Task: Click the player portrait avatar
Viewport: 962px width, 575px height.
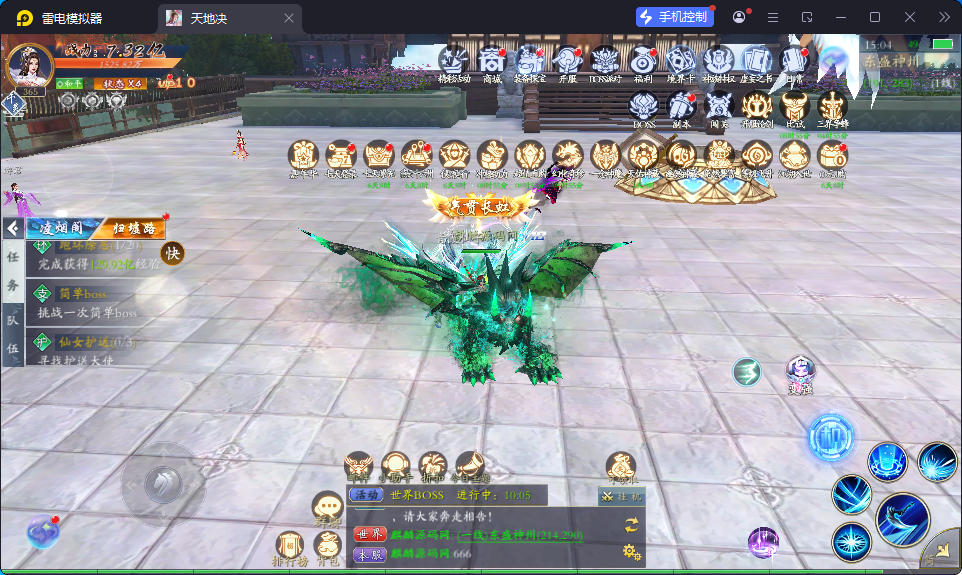Action: 29,66
